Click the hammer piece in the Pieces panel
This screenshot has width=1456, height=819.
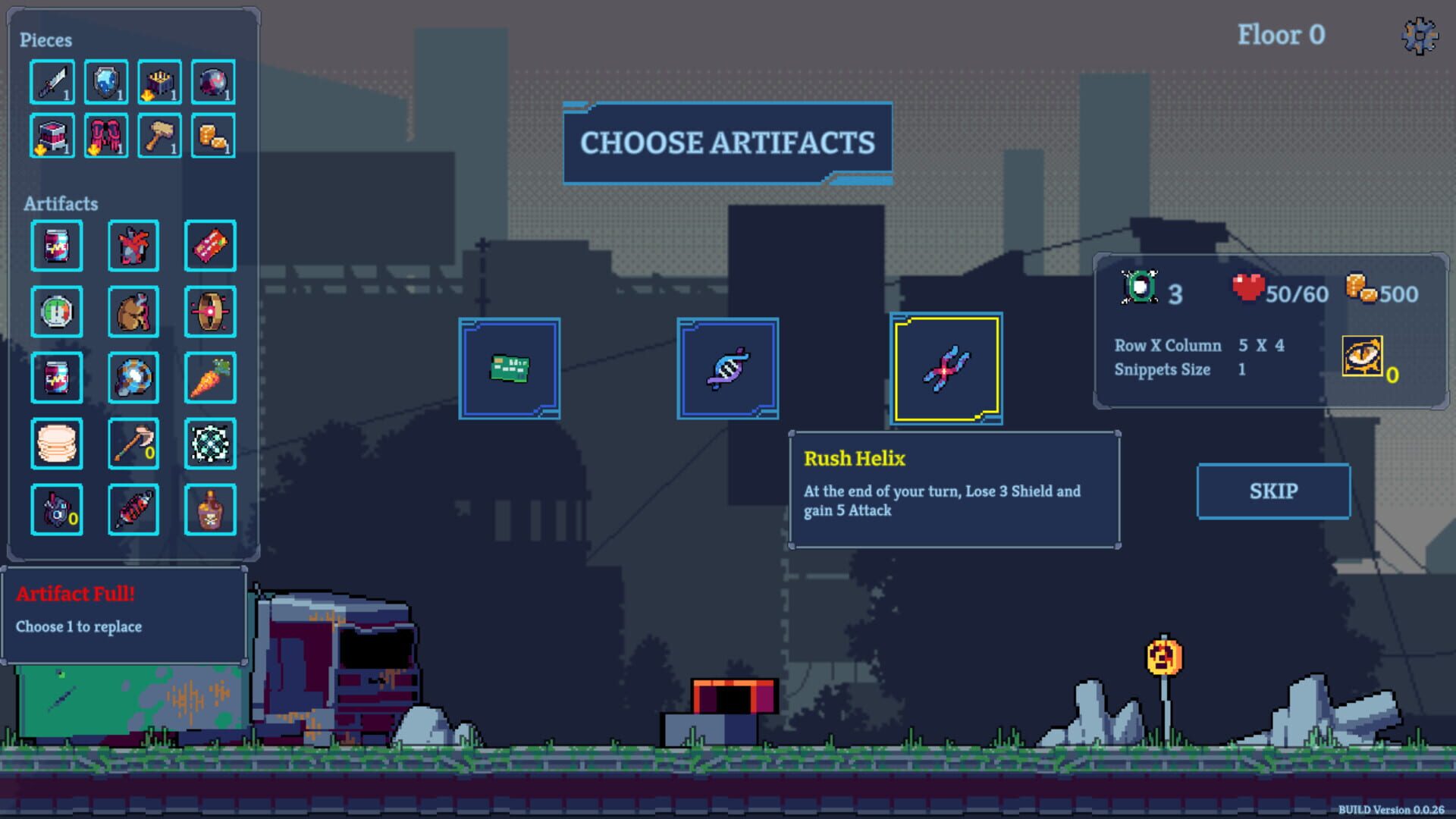tap(159, 136)
